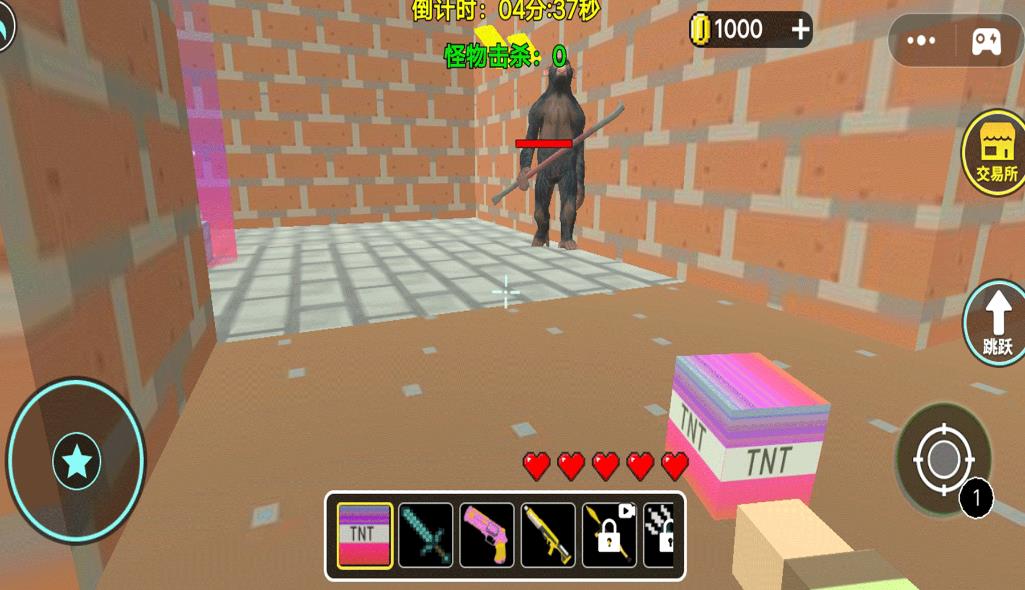Viewport: 1025px width, 590px height.
Task: Select the TNT block hotbar slot
Action: tap(364, 535)
